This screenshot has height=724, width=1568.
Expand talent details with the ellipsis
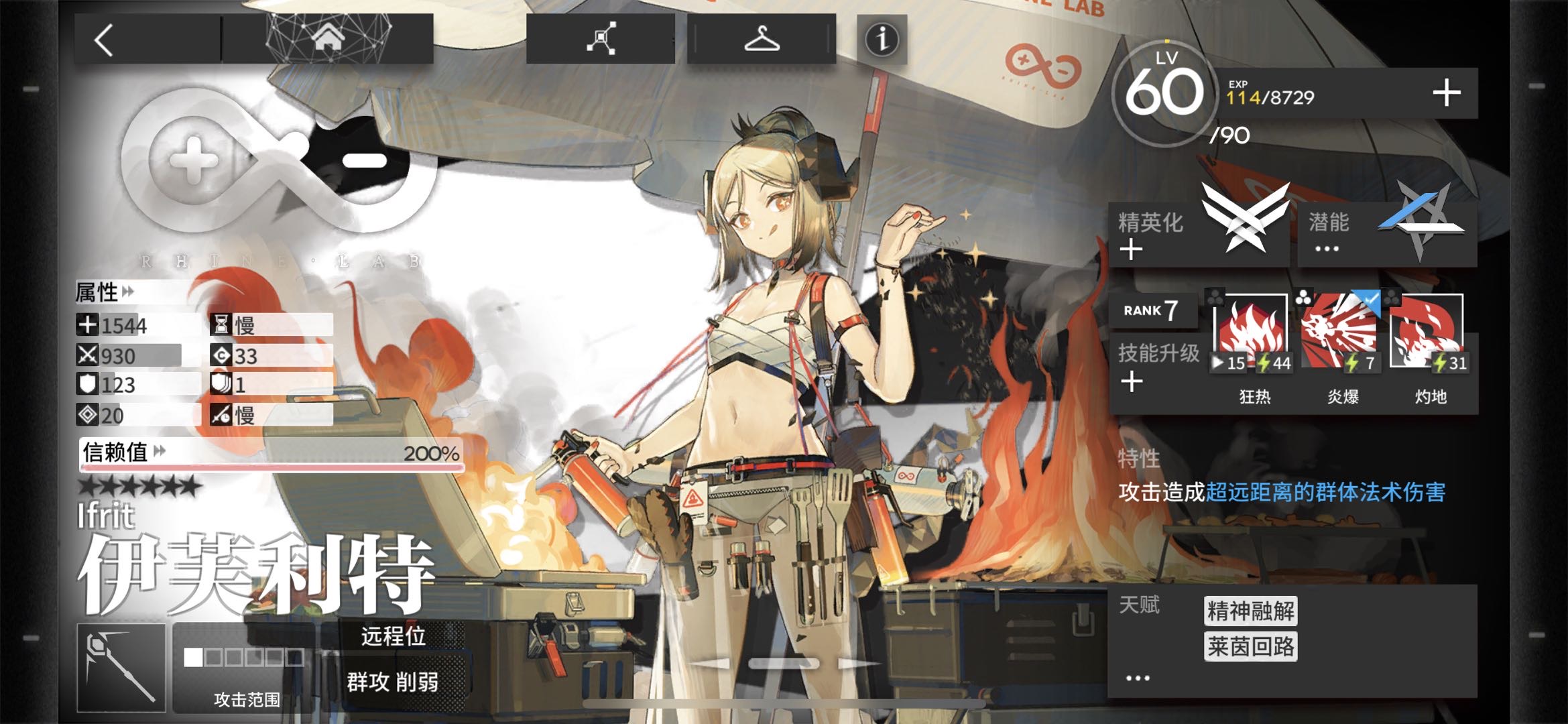(x=1138, y=678)
